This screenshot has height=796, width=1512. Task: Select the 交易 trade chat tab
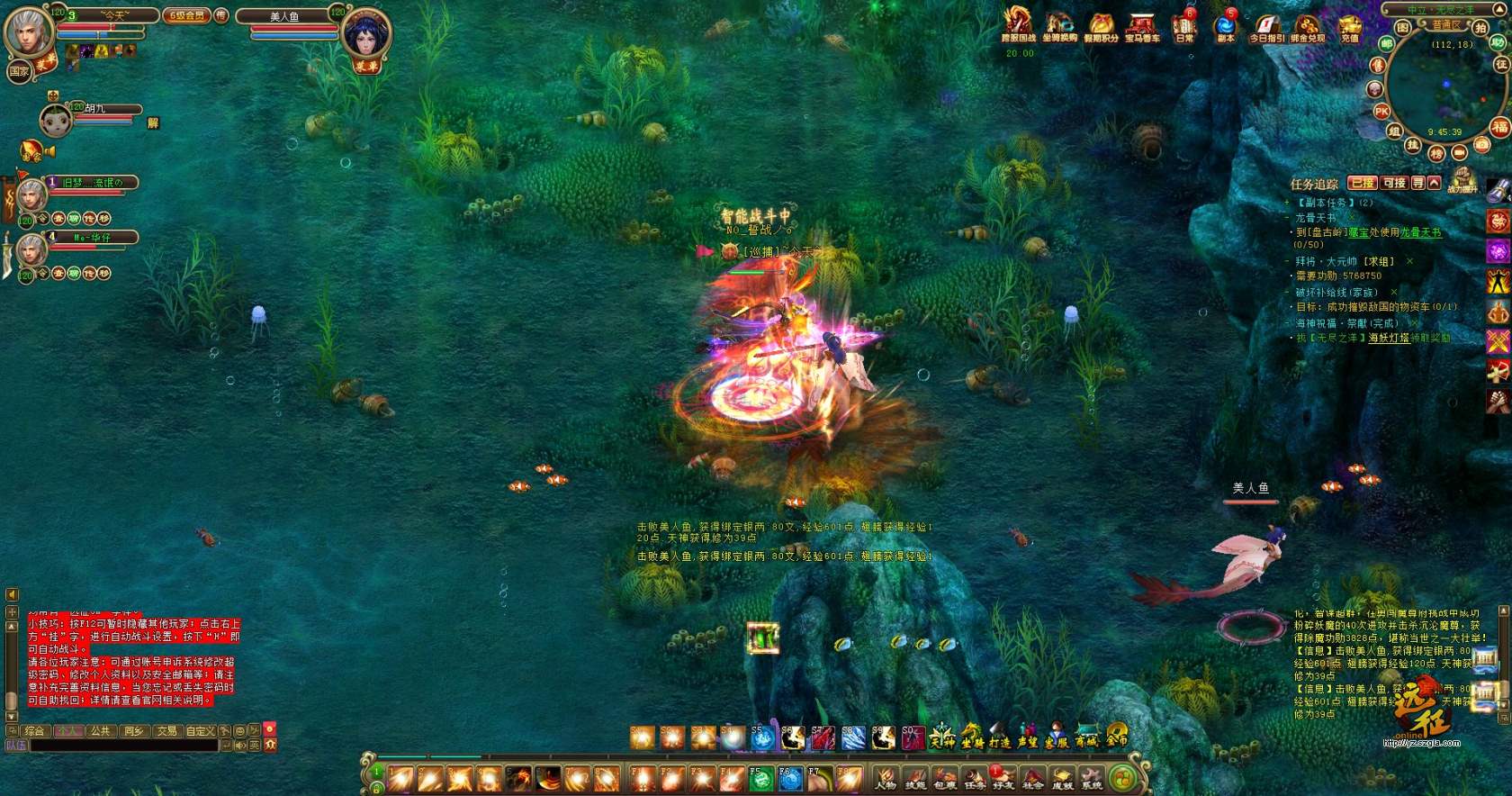[x=166, y=731]
